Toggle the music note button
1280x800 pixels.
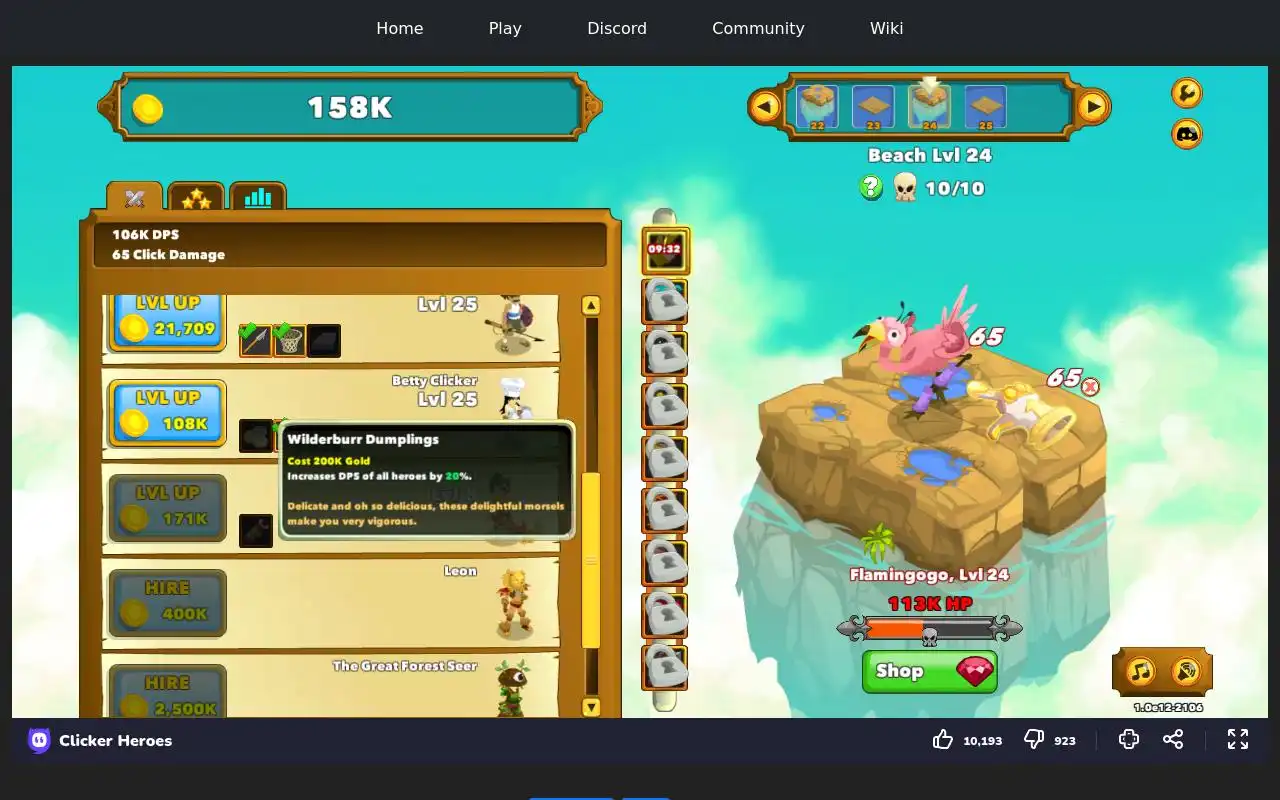click(1141, 671)
